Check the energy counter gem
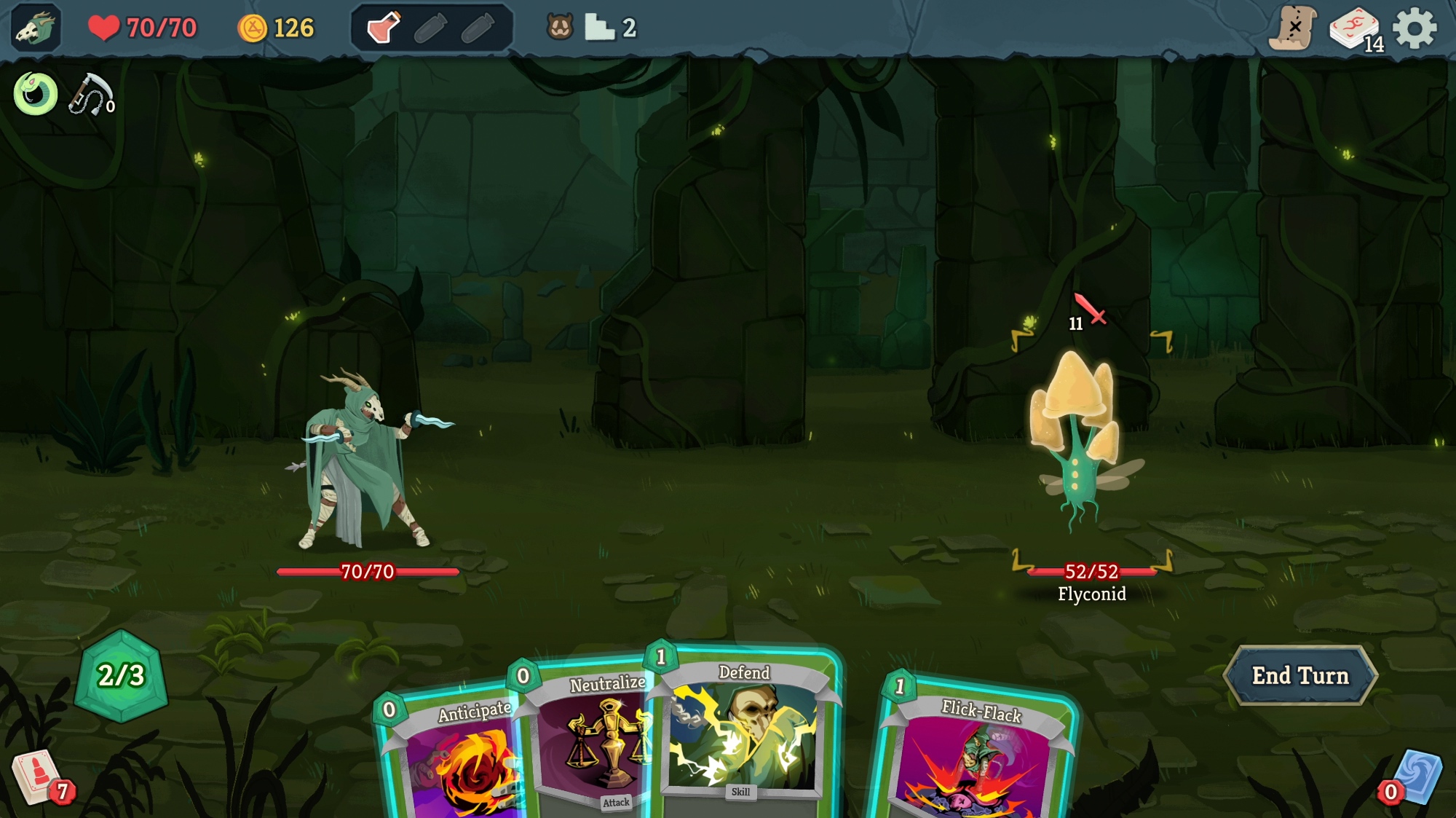 122,676
